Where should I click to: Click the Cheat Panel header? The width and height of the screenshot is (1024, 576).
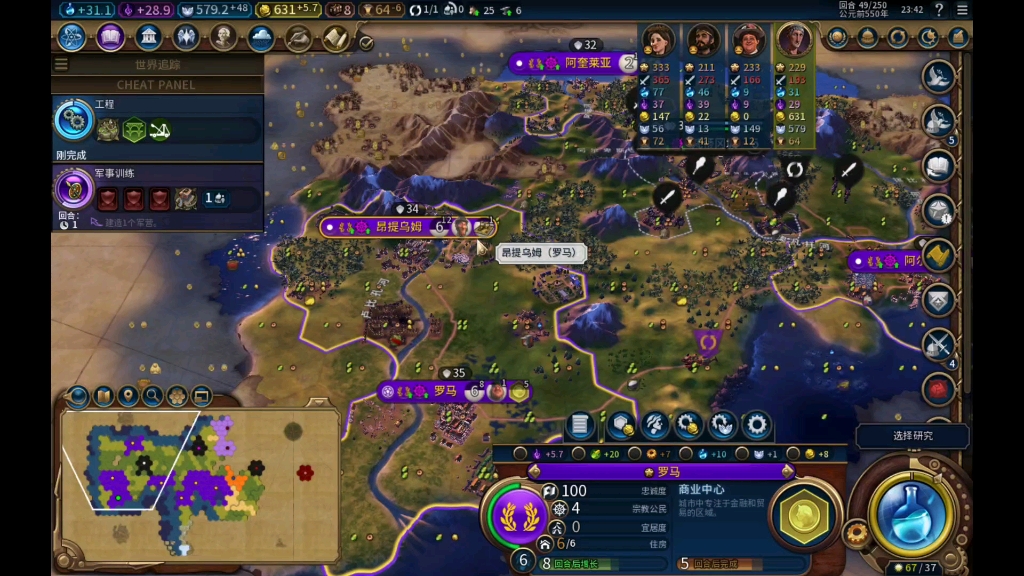[x=157, y=85]
